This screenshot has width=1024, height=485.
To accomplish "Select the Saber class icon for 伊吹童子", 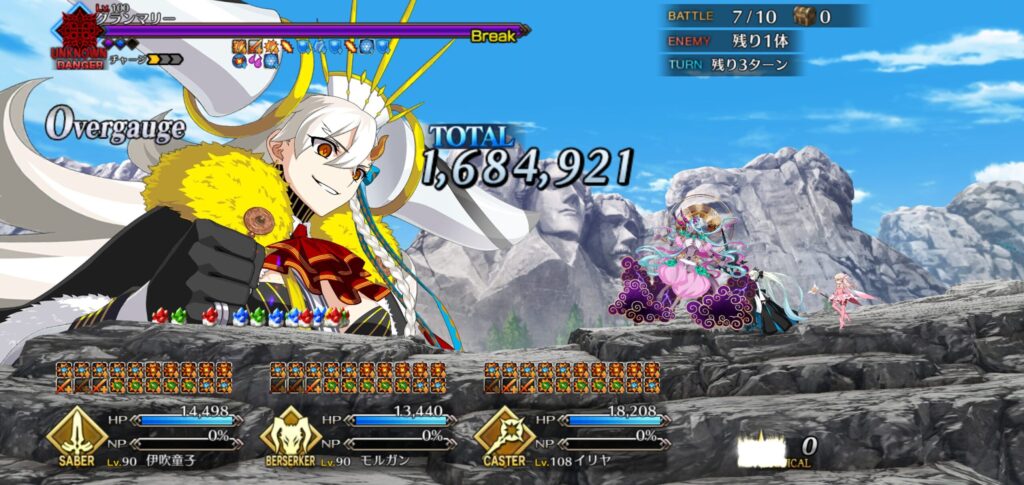I will 76,433.
